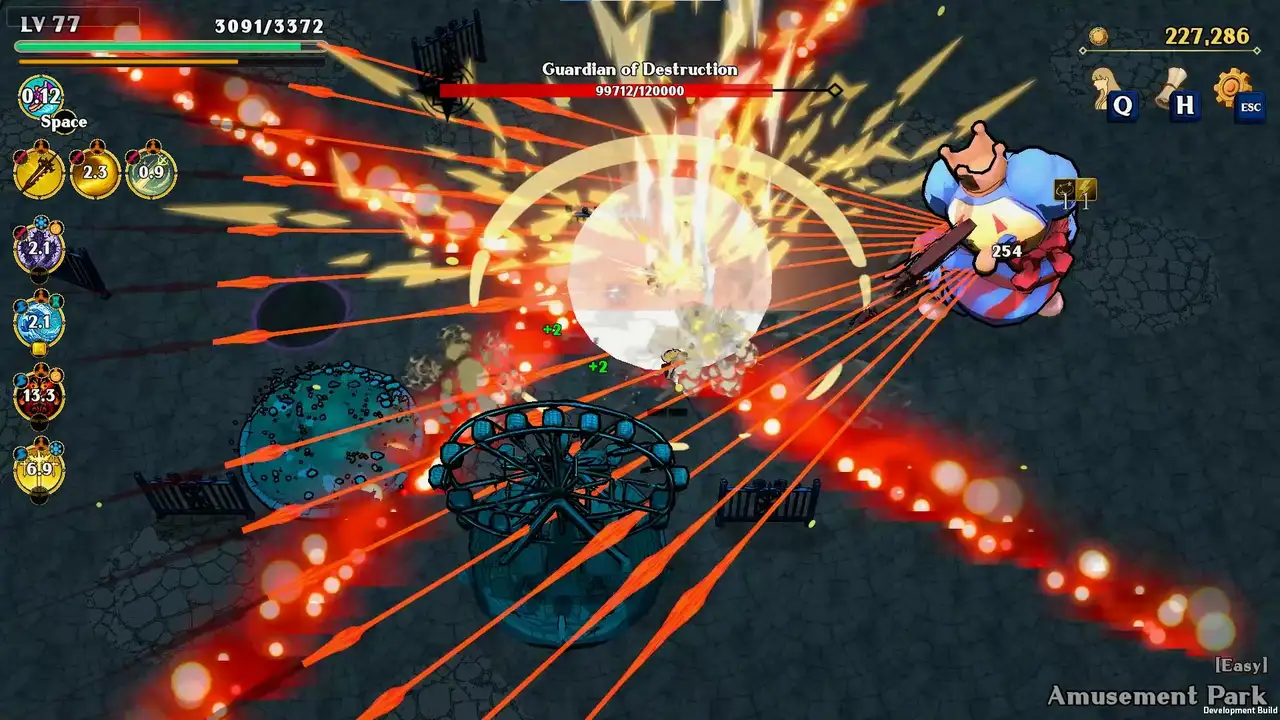This screenshot has width=1280, height=720.
Task: Click the blue wave skill showing 2.1
Action: click(38, 320)
